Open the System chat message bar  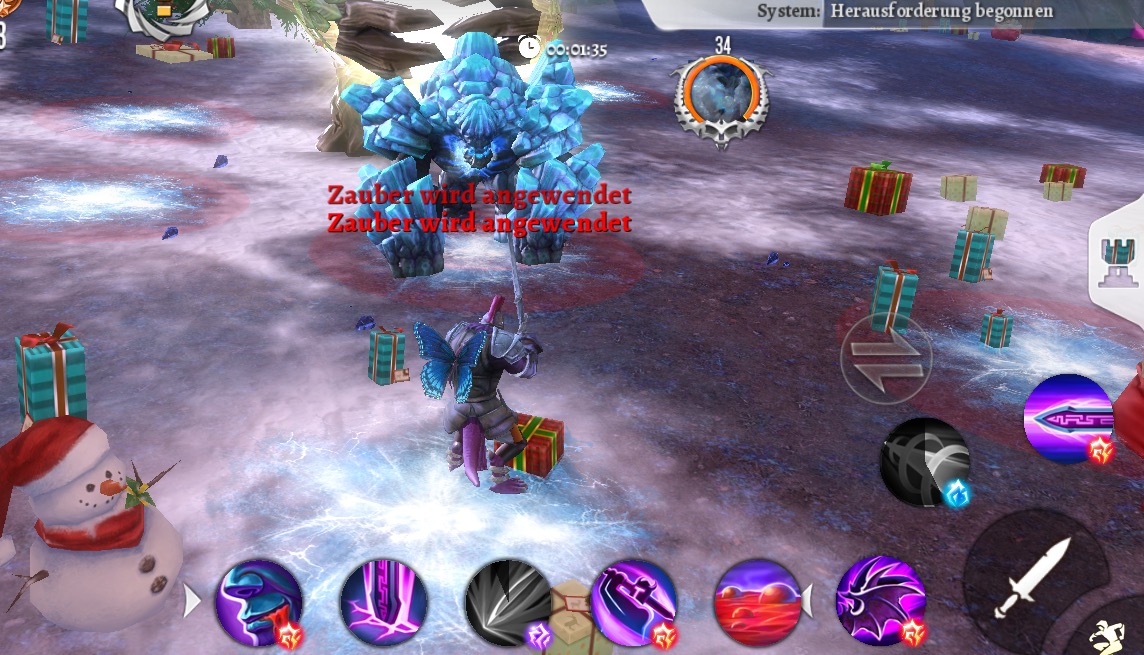900,12
